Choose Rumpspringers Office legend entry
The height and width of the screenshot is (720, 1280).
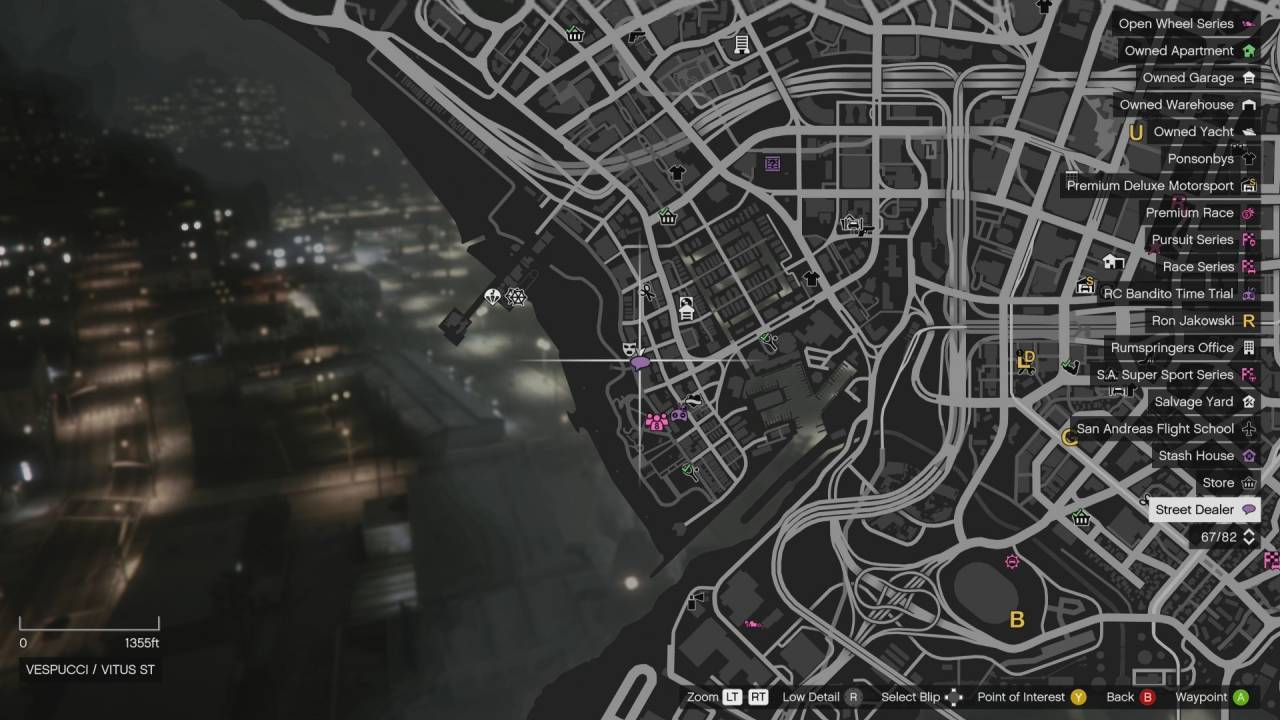1181,348
